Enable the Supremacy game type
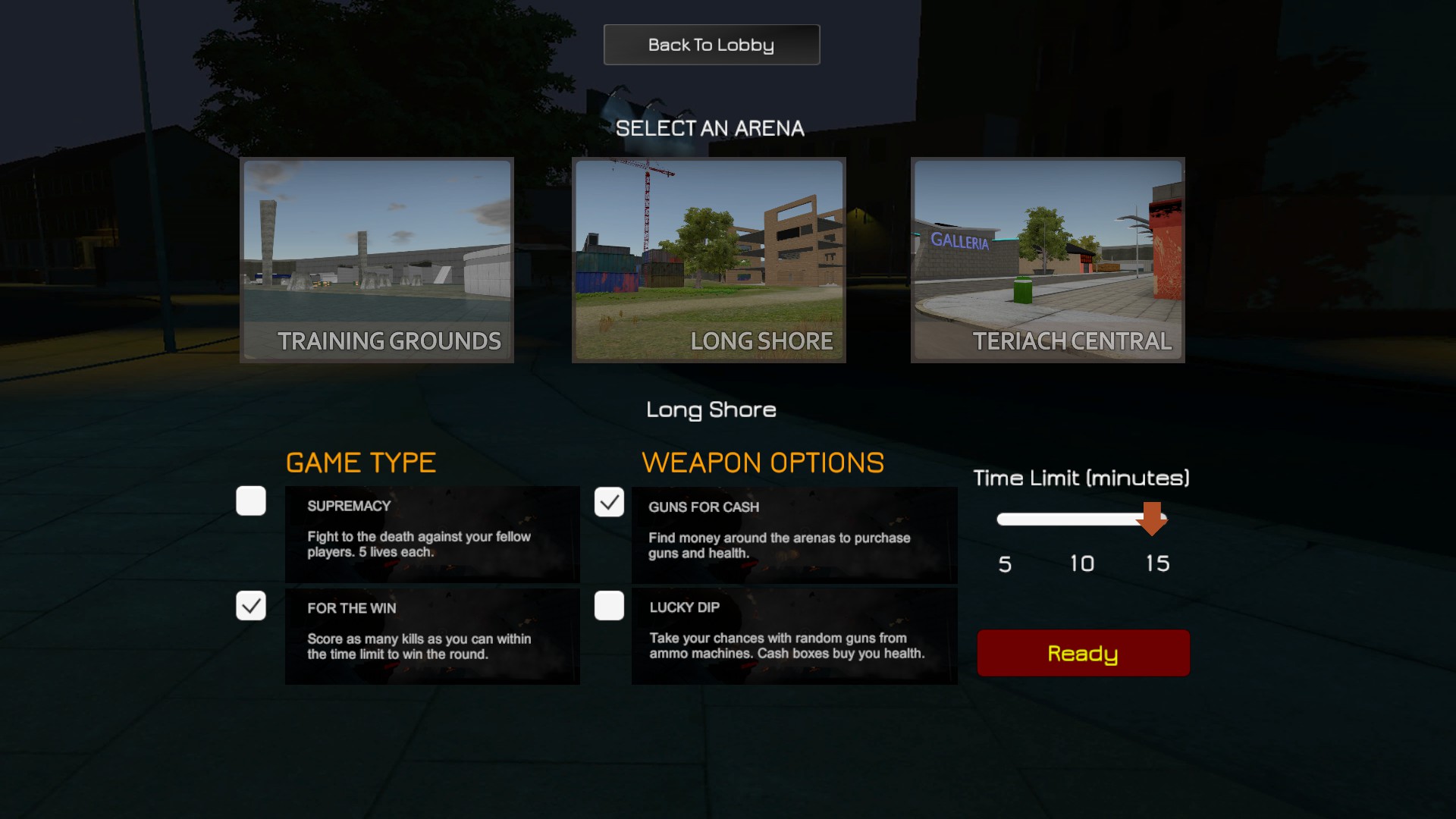 250,501
